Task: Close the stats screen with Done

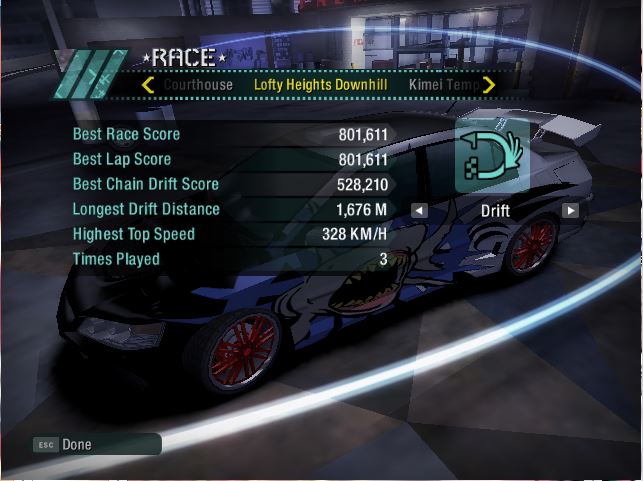Action: pos(75,444)
